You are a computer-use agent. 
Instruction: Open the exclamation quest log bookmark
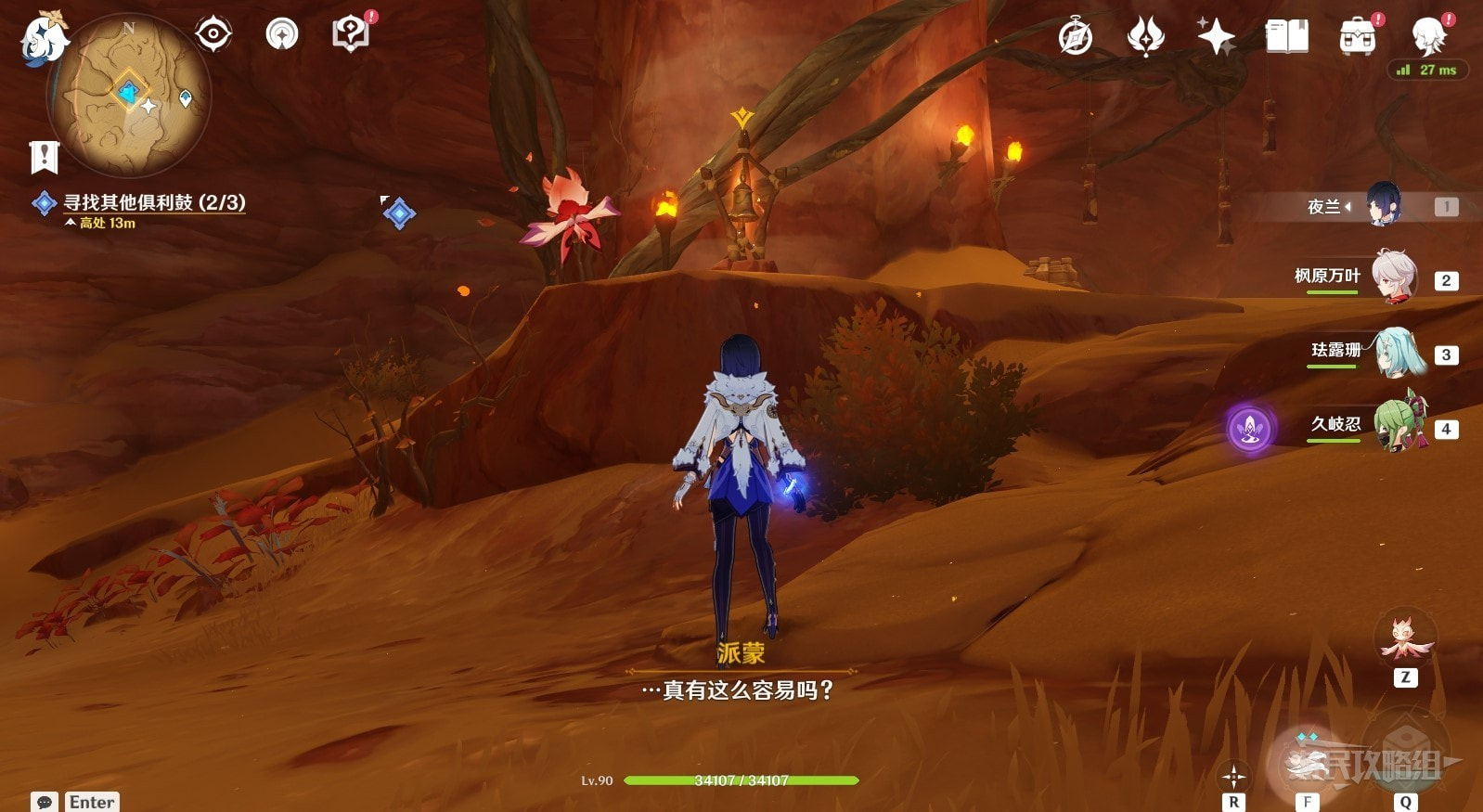point(44,157)
